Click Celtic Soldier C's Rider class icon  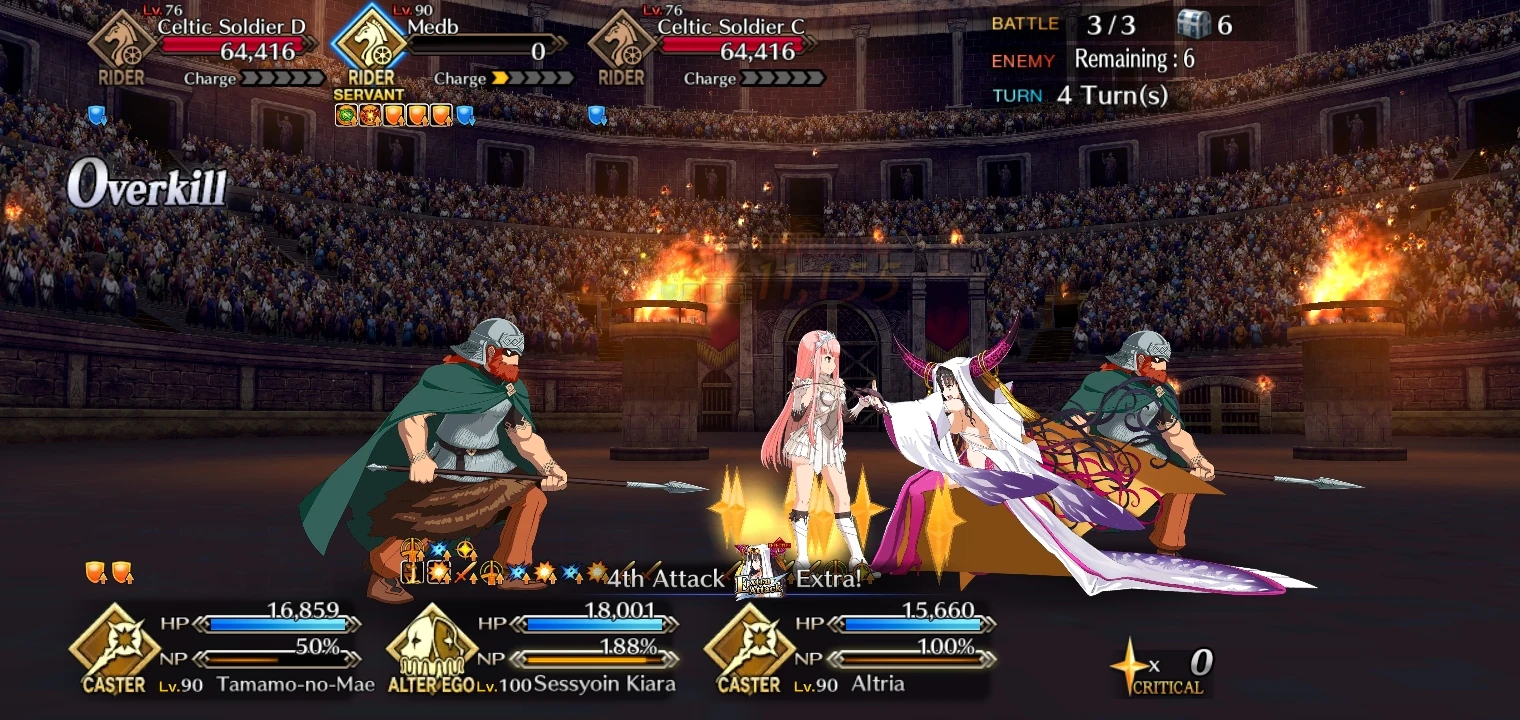pos(621,47)
